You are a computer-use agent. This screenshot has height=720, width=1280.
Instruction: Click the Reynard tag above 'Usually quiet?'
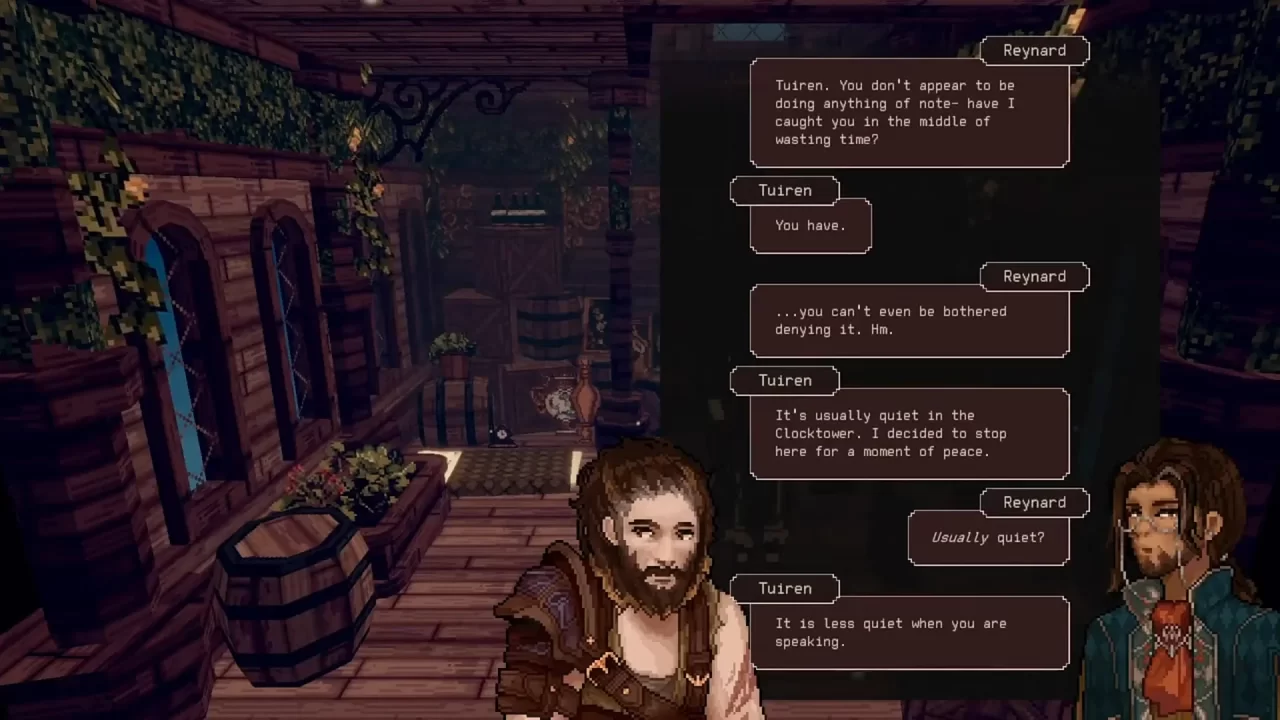click(1034, 502)
